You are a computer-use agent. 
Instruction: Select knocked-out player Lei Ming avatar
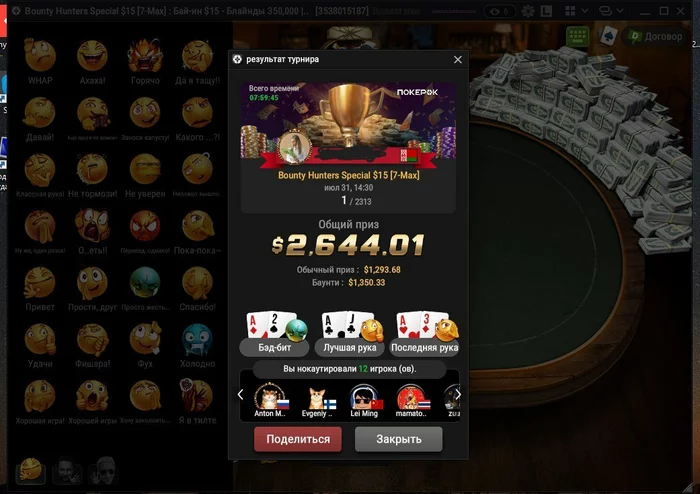363,398
